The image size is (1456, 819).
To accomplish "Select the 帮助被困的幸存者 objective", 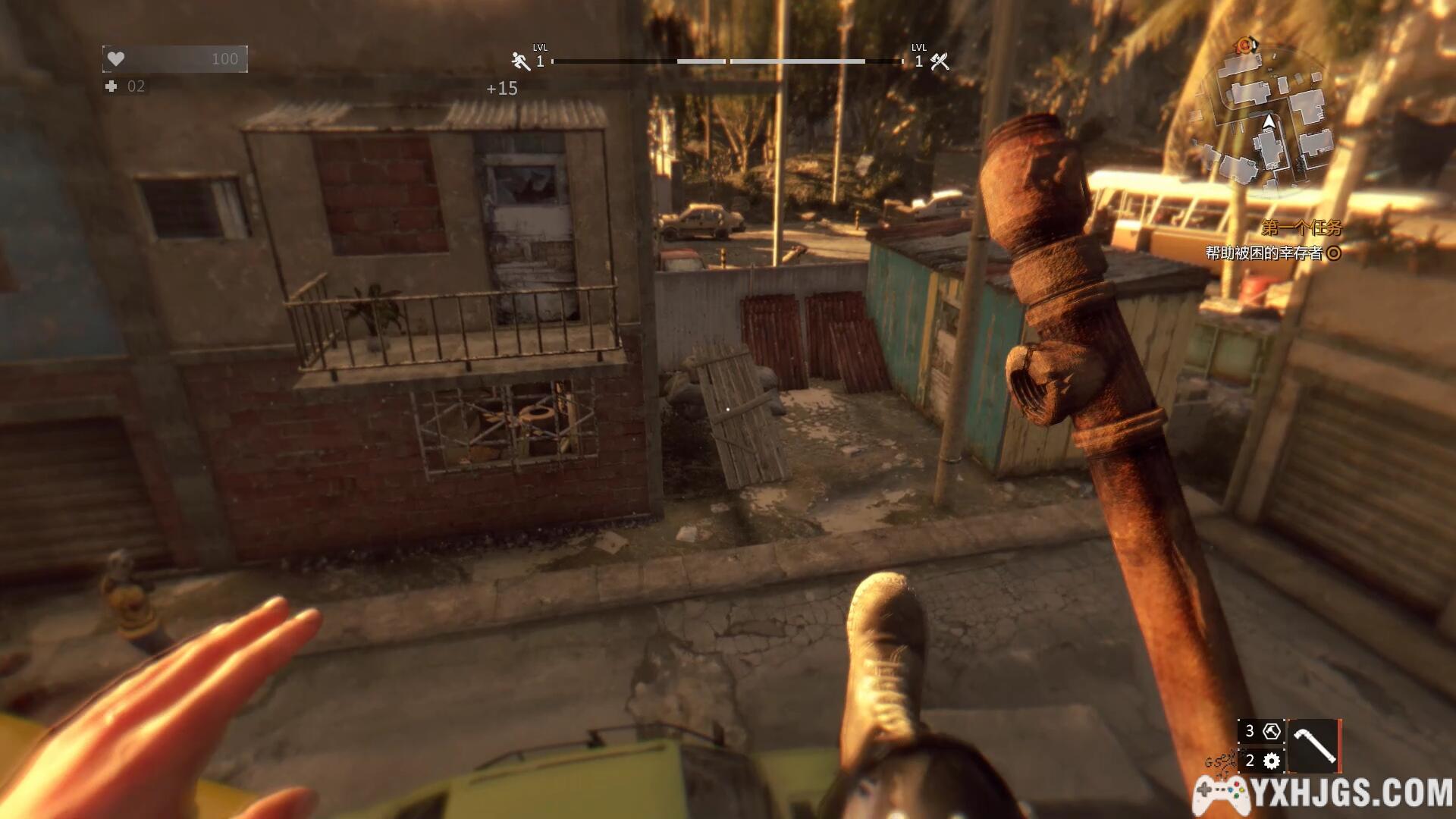I will (x=1264, y=253).
